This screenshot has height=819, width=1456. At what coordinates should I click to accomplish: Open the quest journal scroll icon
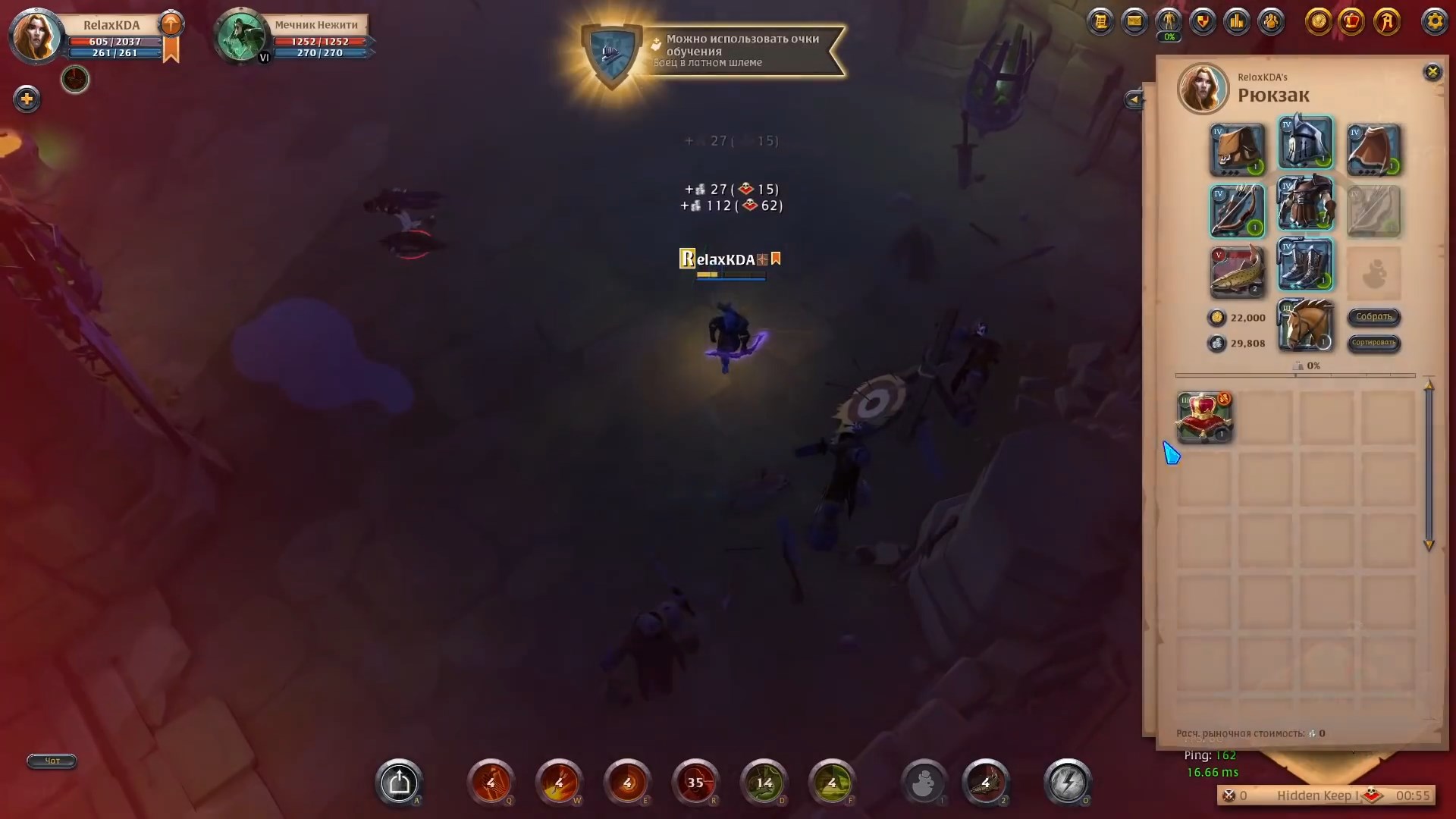(x=1100, y=21)
